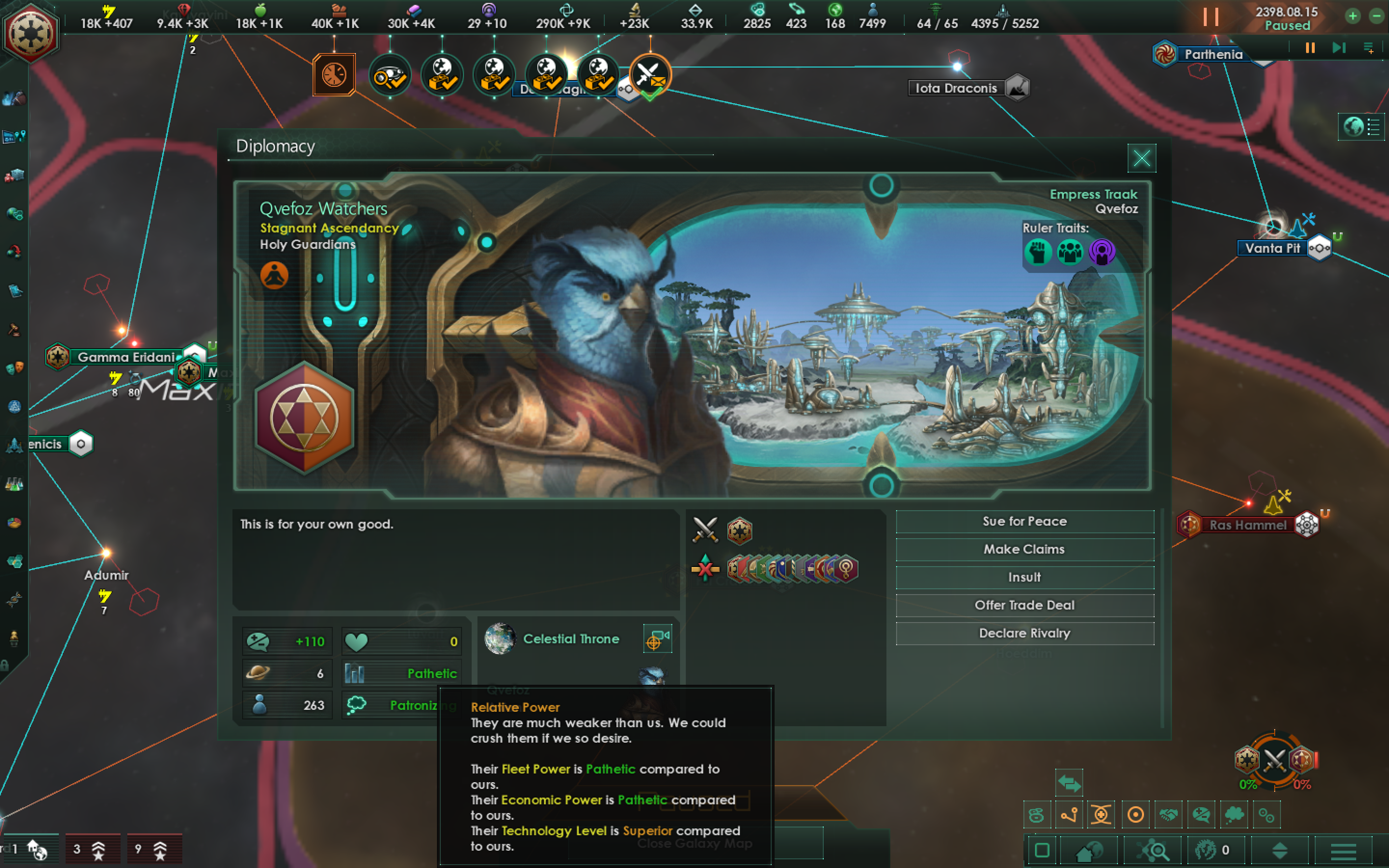Select the Vanta Pit system label

click(x=1272, y=248)
